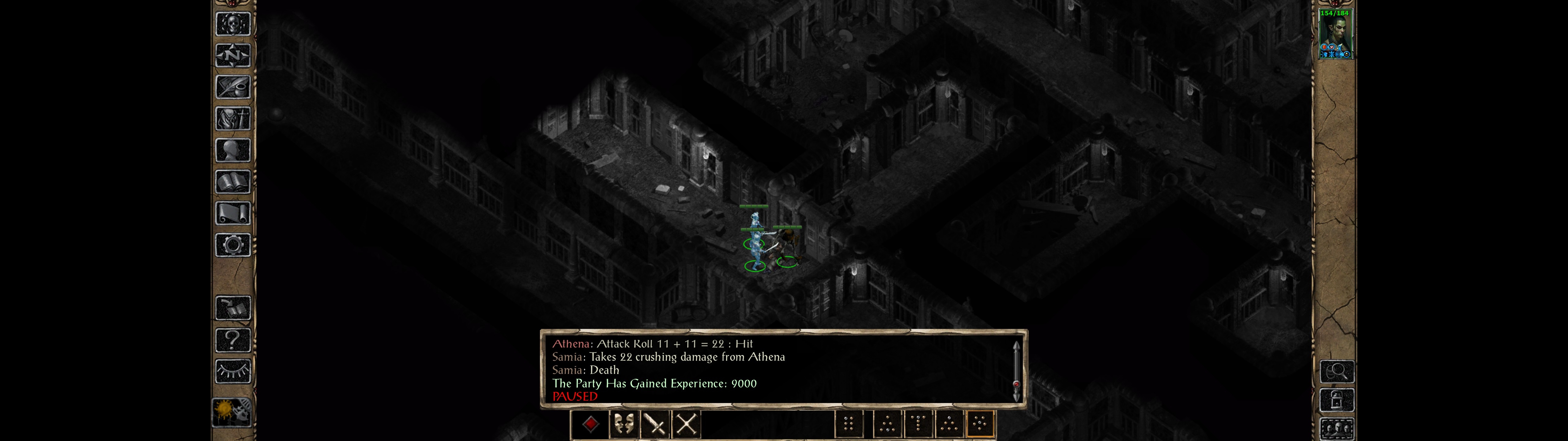Show the character record head icon

pos(232,150)
